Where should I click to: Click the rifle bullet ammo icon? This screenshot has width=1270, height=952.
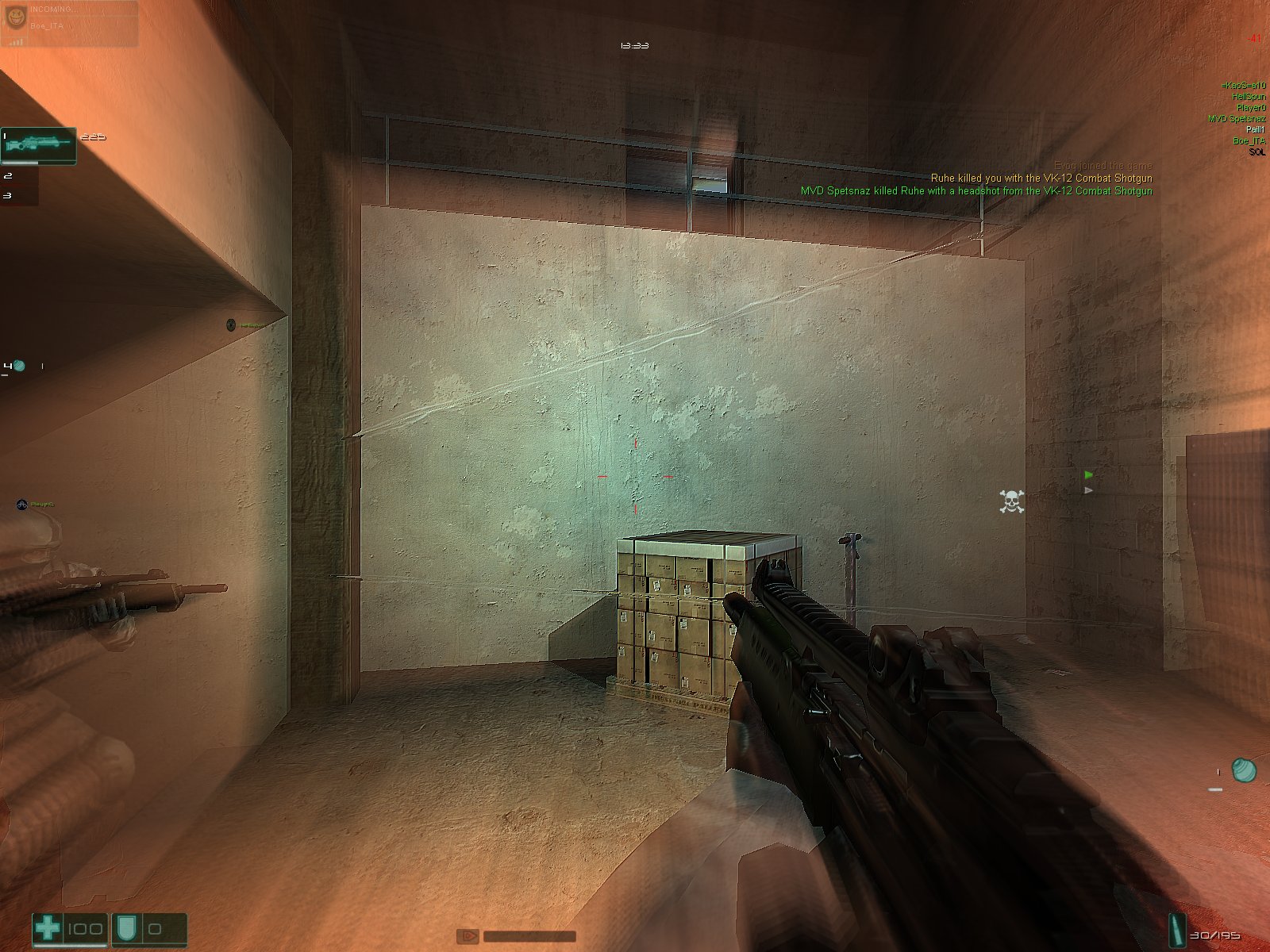[x=1176, y=928]
